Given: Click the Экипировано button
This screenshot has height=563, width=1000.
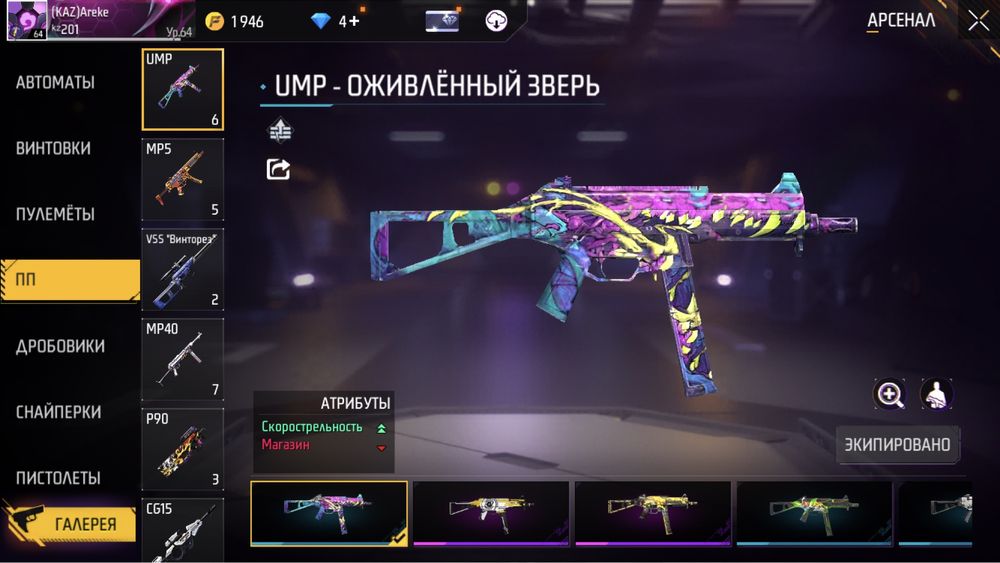Looking at the screenshot, I should click(x=896, y=443).
